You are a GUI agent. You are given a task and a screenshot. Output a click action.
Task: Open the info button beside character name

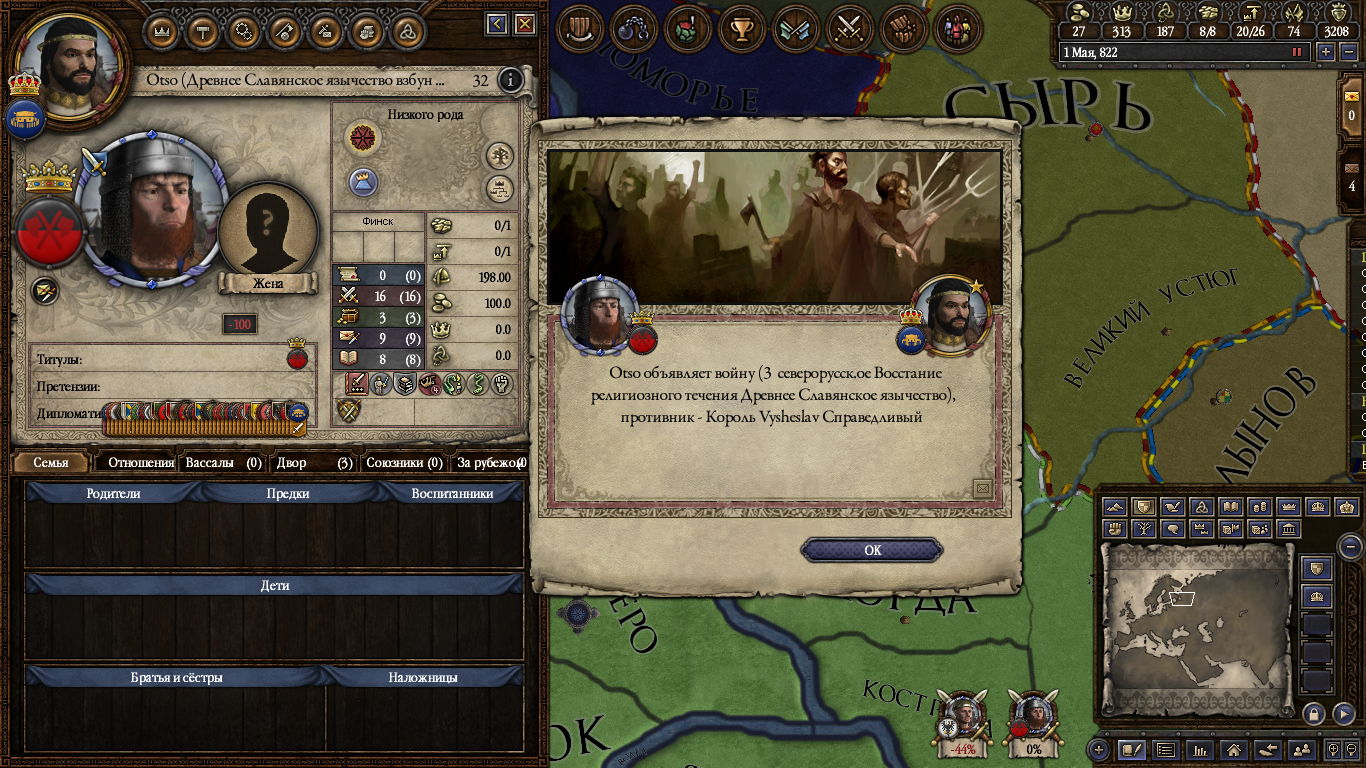coord(510,80)
